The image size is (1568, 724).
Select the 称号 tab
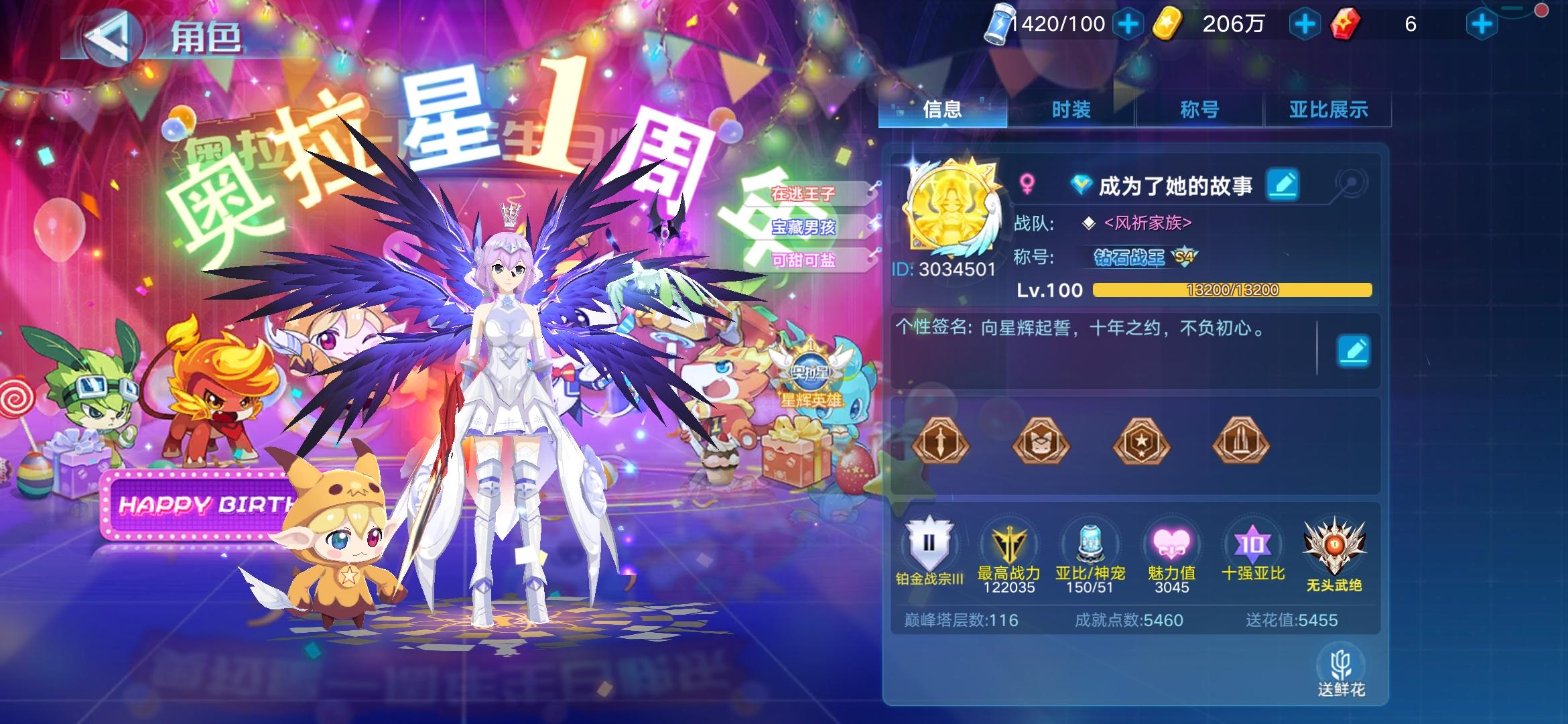click(x=1199, y=109)
